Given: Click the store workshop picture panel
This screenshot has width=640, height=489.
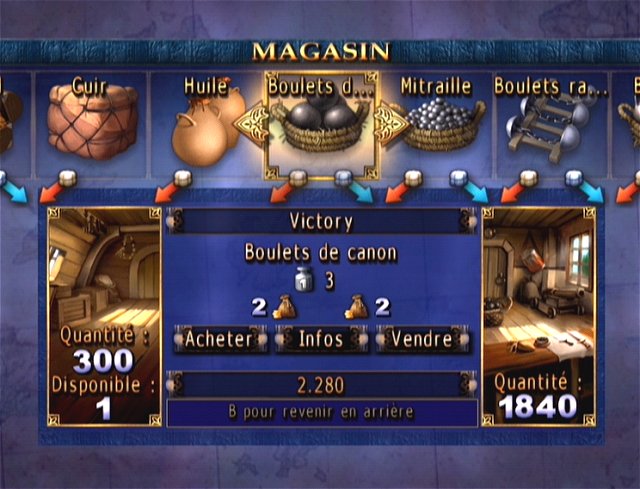Looking at the screenshot, I should pos(538,280).
